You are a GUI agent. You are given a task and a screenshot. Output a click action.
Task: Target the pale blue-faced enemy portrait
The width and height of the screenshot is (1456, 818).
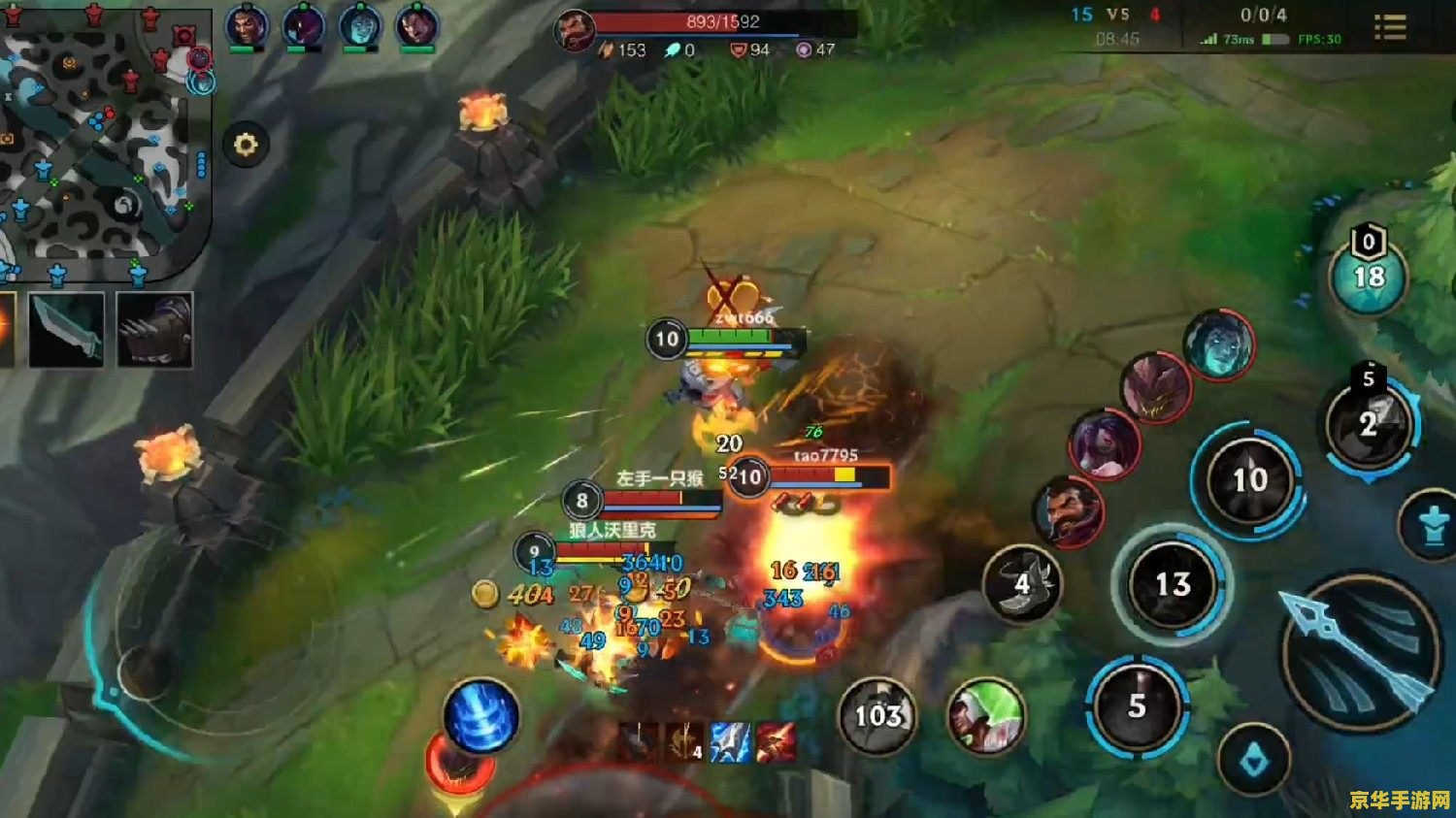pos(1219,345)
